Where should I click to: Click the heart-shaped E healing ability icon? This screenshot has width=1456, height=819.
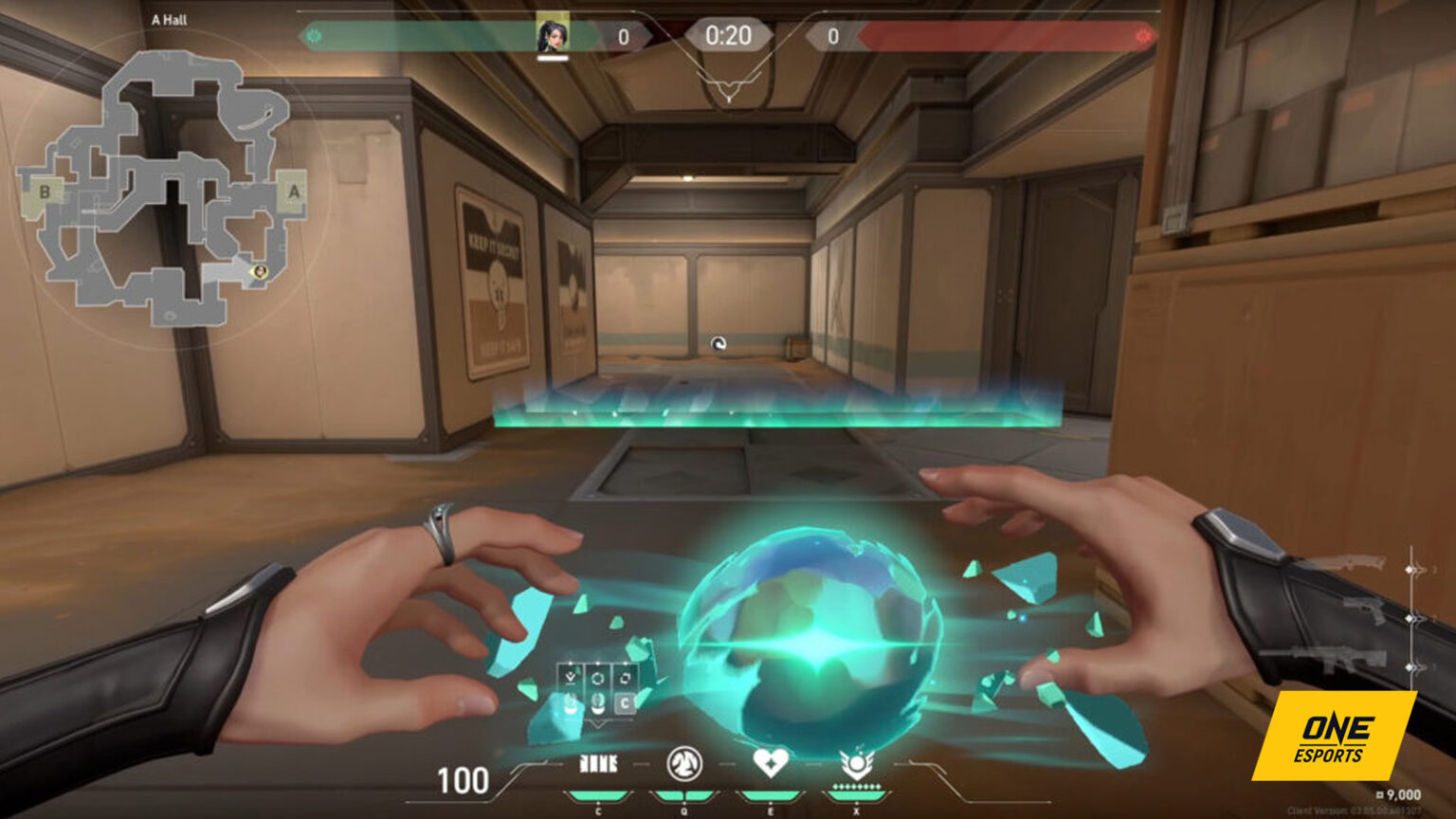pos(773,763)
